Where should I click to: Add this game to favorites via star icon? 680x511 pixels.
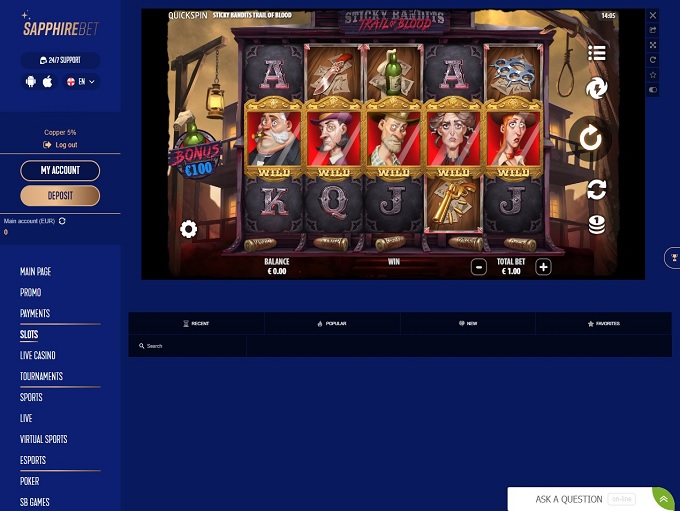[x=653, y=75]
